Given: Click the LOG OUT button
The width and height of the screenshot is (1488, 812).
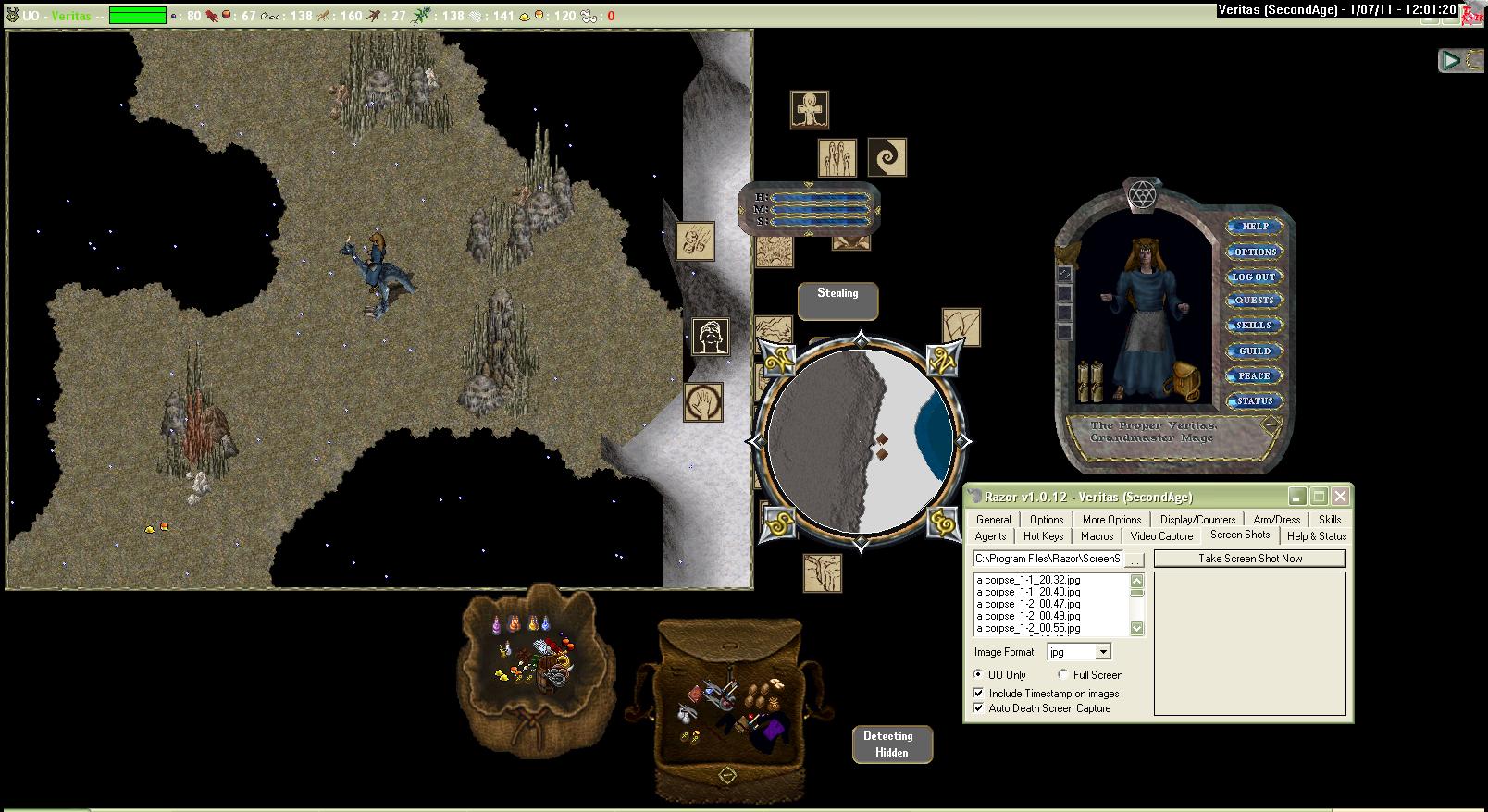Looking at the screenshot, I should 1254,277.
